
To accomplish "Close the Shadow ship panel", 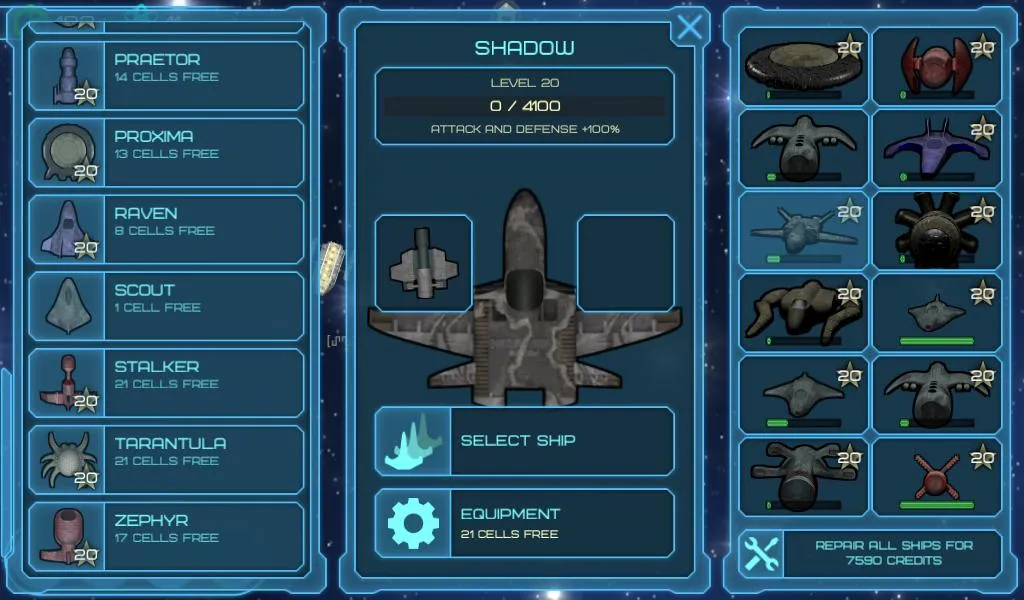I will [x=689, y=27].
